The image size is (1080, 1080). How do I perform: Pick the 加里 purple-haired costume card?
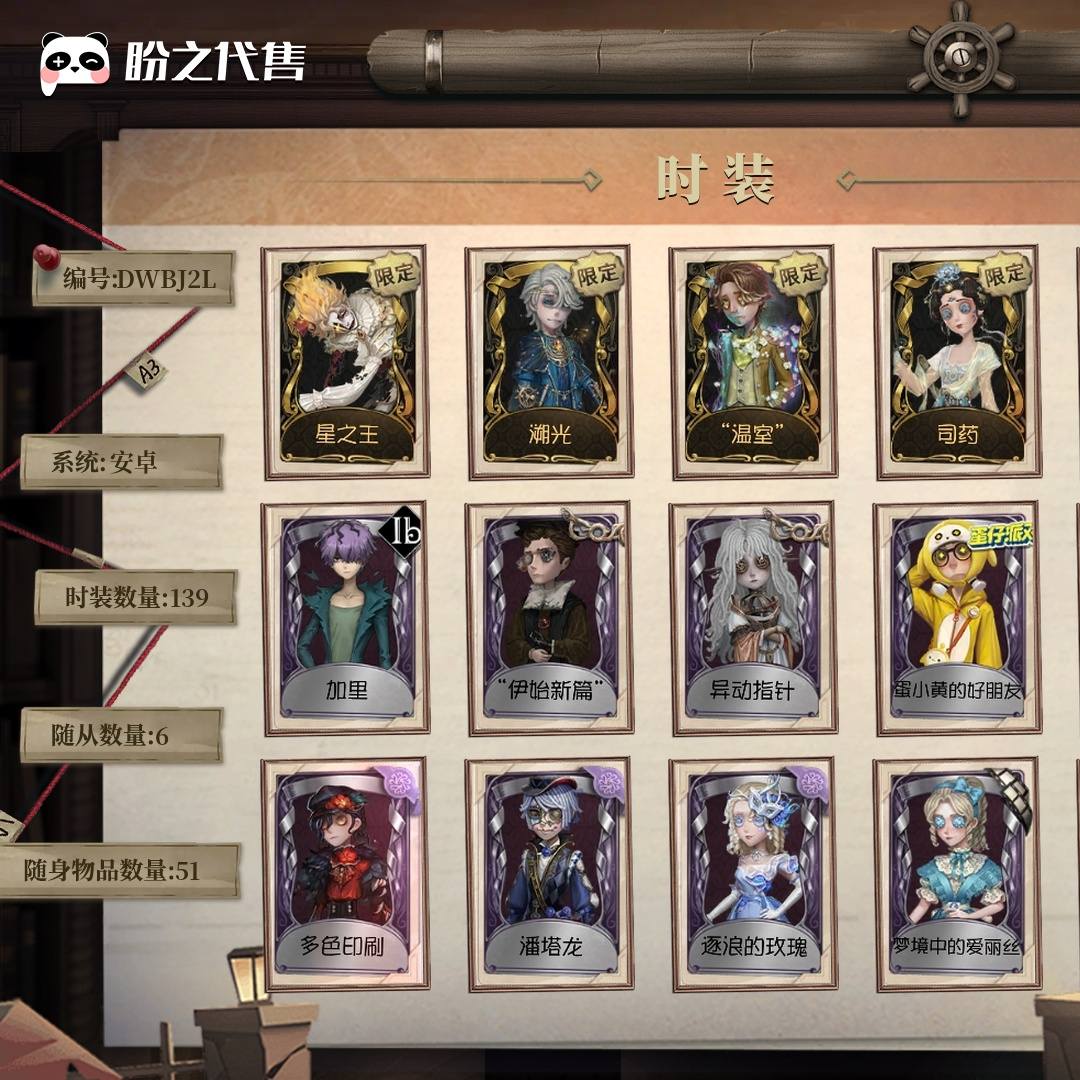pos(345,618)
